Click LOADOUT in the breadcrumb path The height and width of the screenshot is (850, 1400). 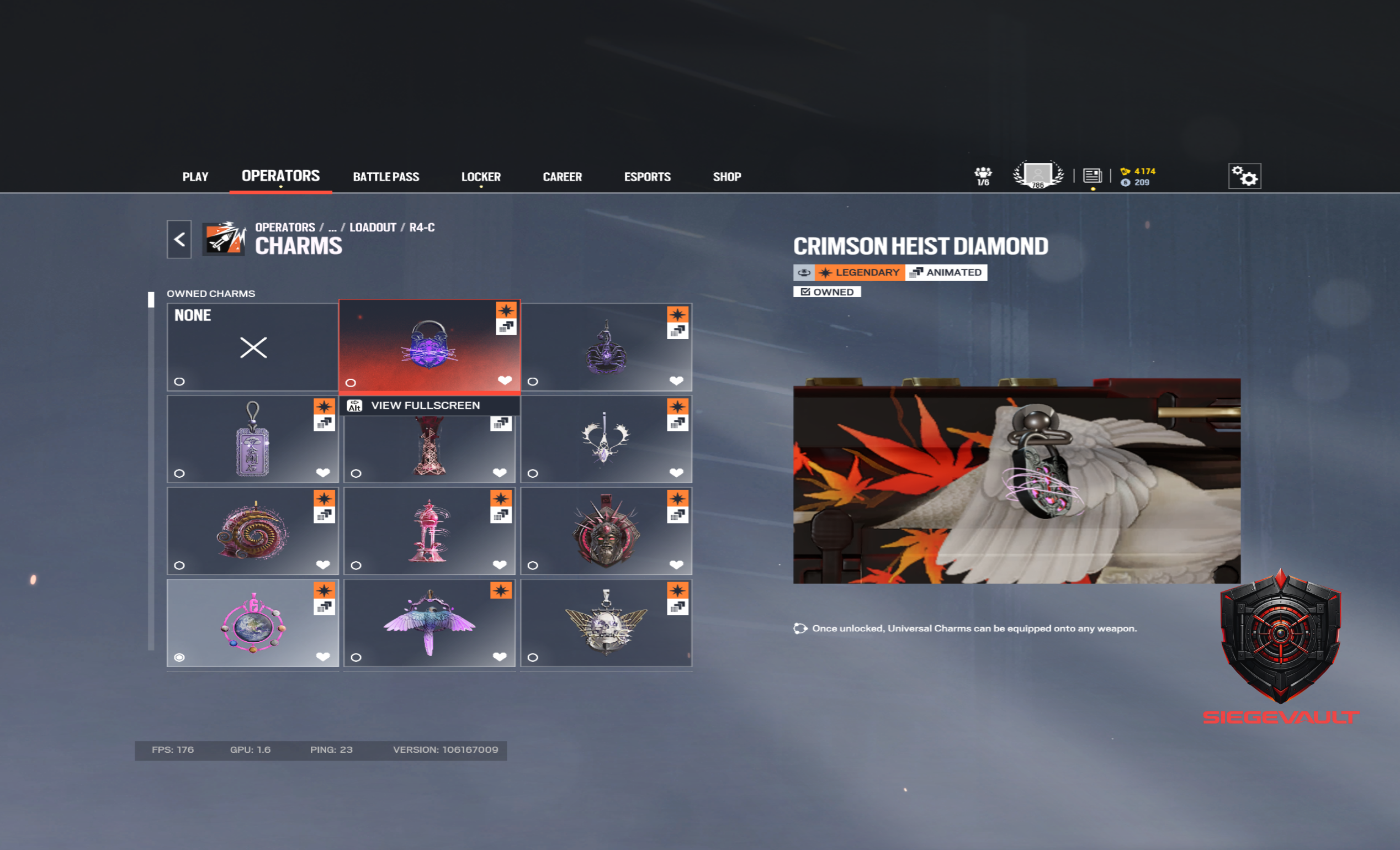372,227
